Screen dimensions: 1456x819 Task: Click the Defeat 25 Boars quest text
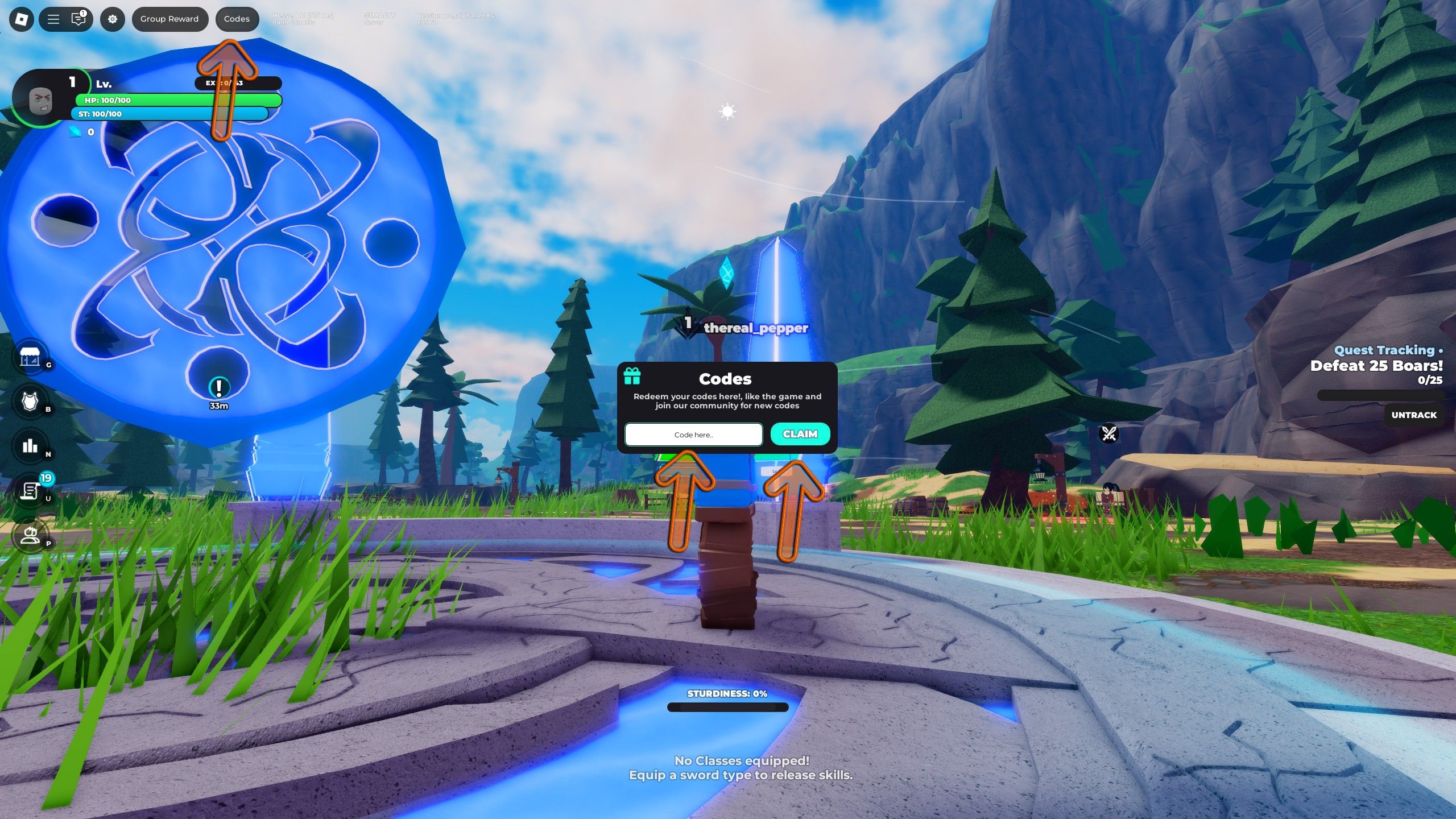(x=1376, y=366)
